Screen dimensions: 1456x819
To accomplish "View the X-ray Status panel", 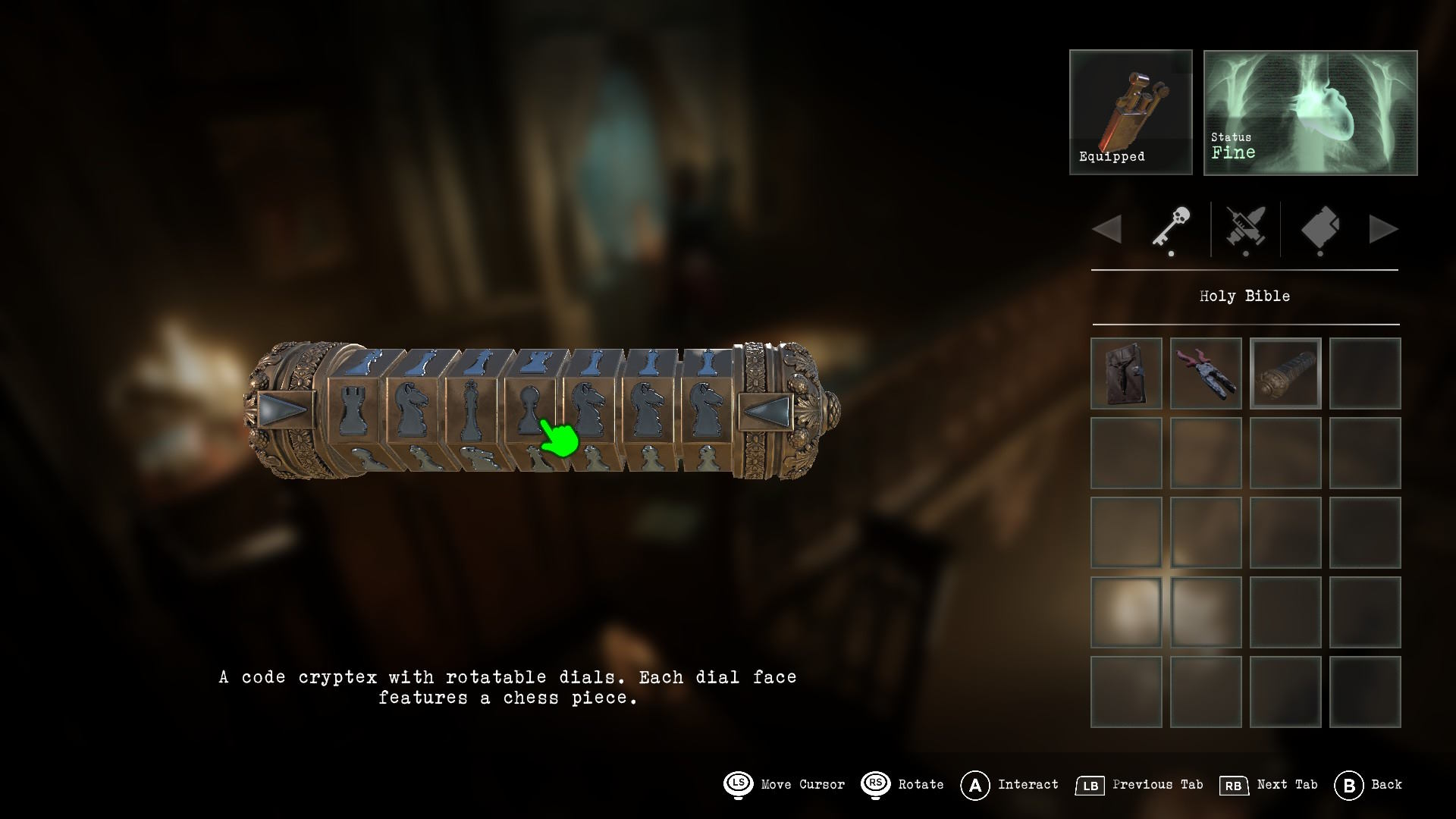I will click(x=1310, y=112).
